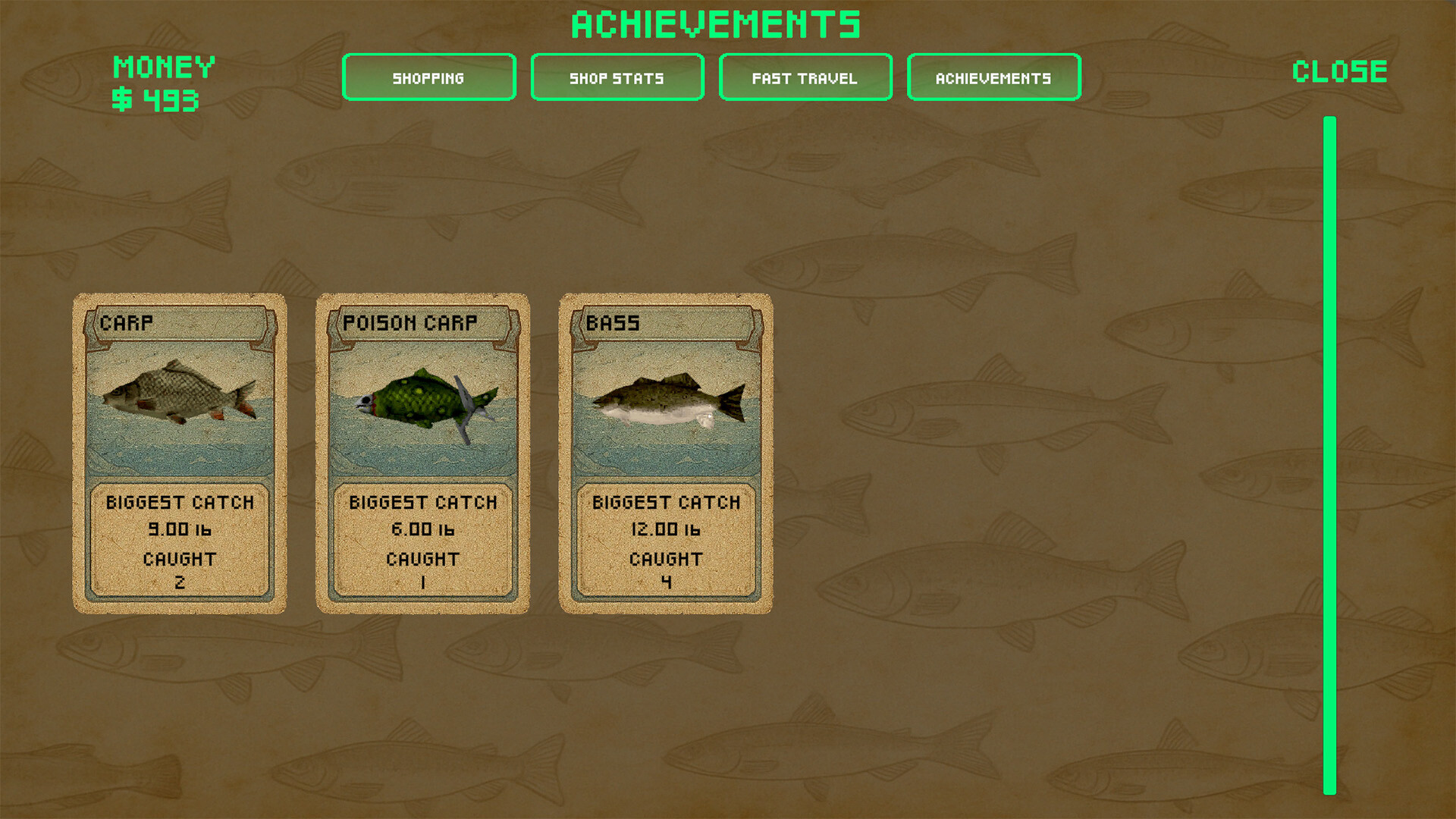Image resolution: width=1456 pixels, height=819 pixels.
Task: Select the Bass achievement card
Action: (x=667, y=451)
